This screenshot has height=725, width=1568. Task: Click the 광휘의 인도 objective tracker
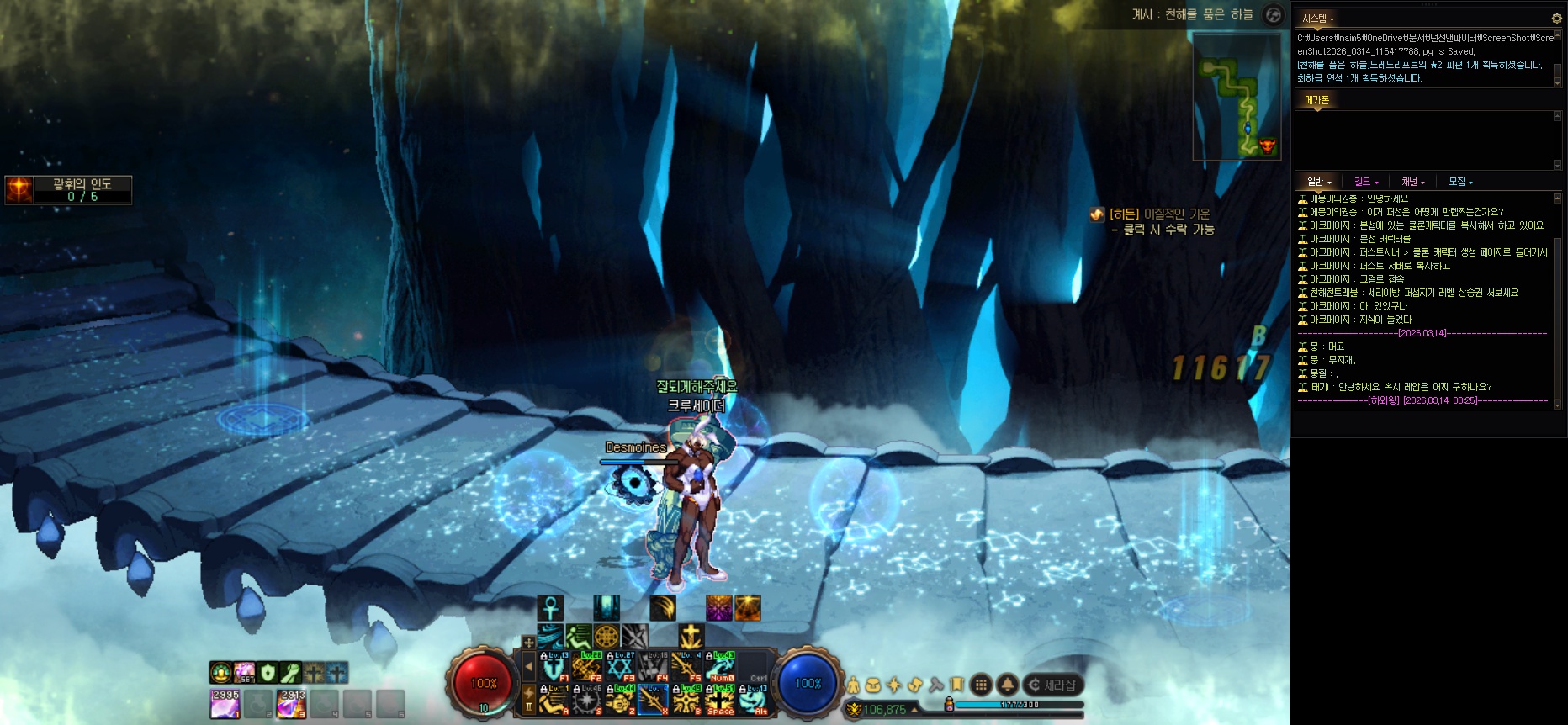(69, 190)
